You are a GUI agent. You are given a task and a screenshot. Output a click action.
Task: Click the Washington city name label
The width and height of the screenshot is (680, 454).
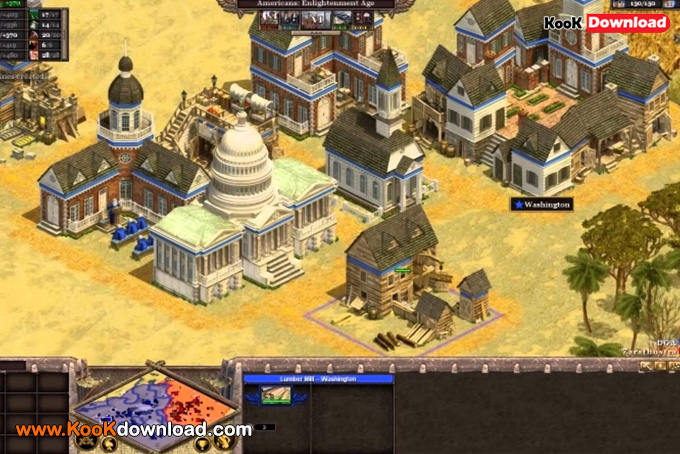pyautogui.click(x=542, y=204)
